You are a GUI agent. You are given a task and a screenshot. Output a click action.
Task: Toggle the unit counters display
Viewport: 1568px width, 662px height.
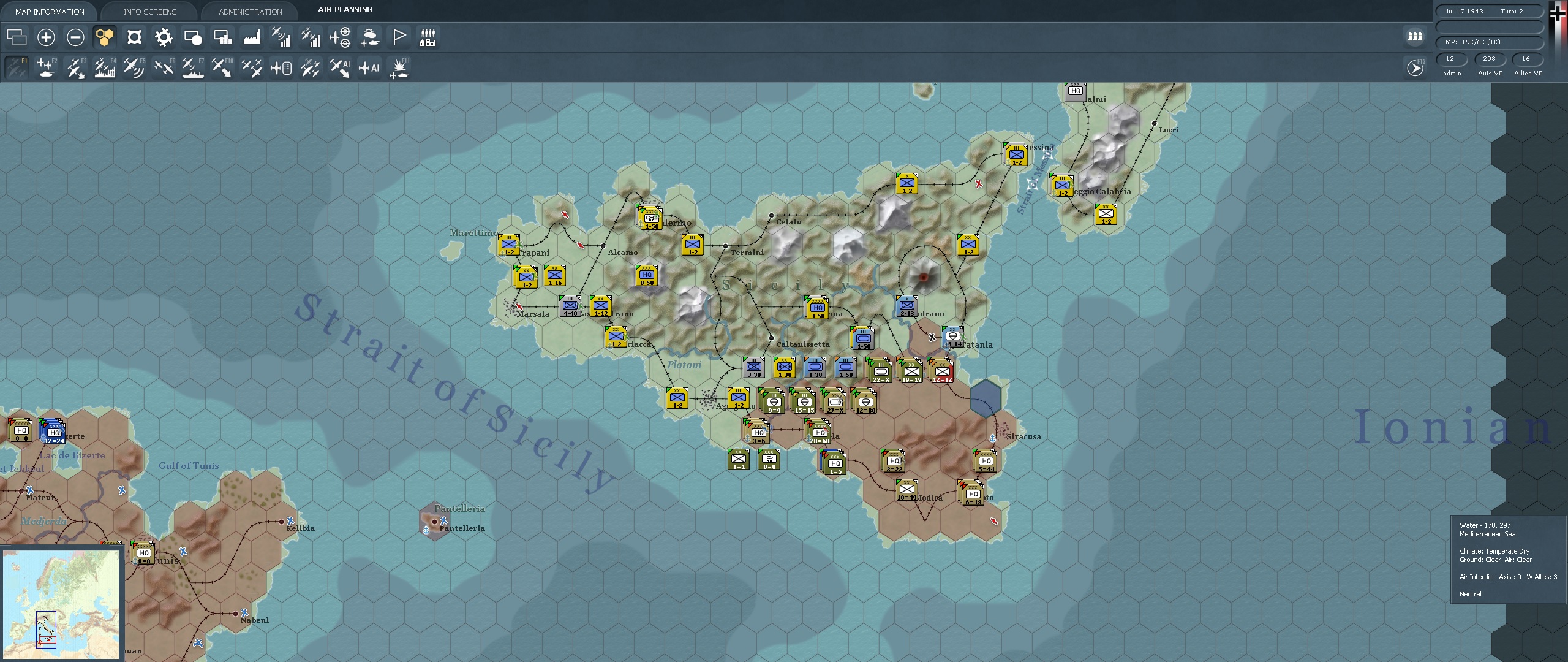click(134, 37)
